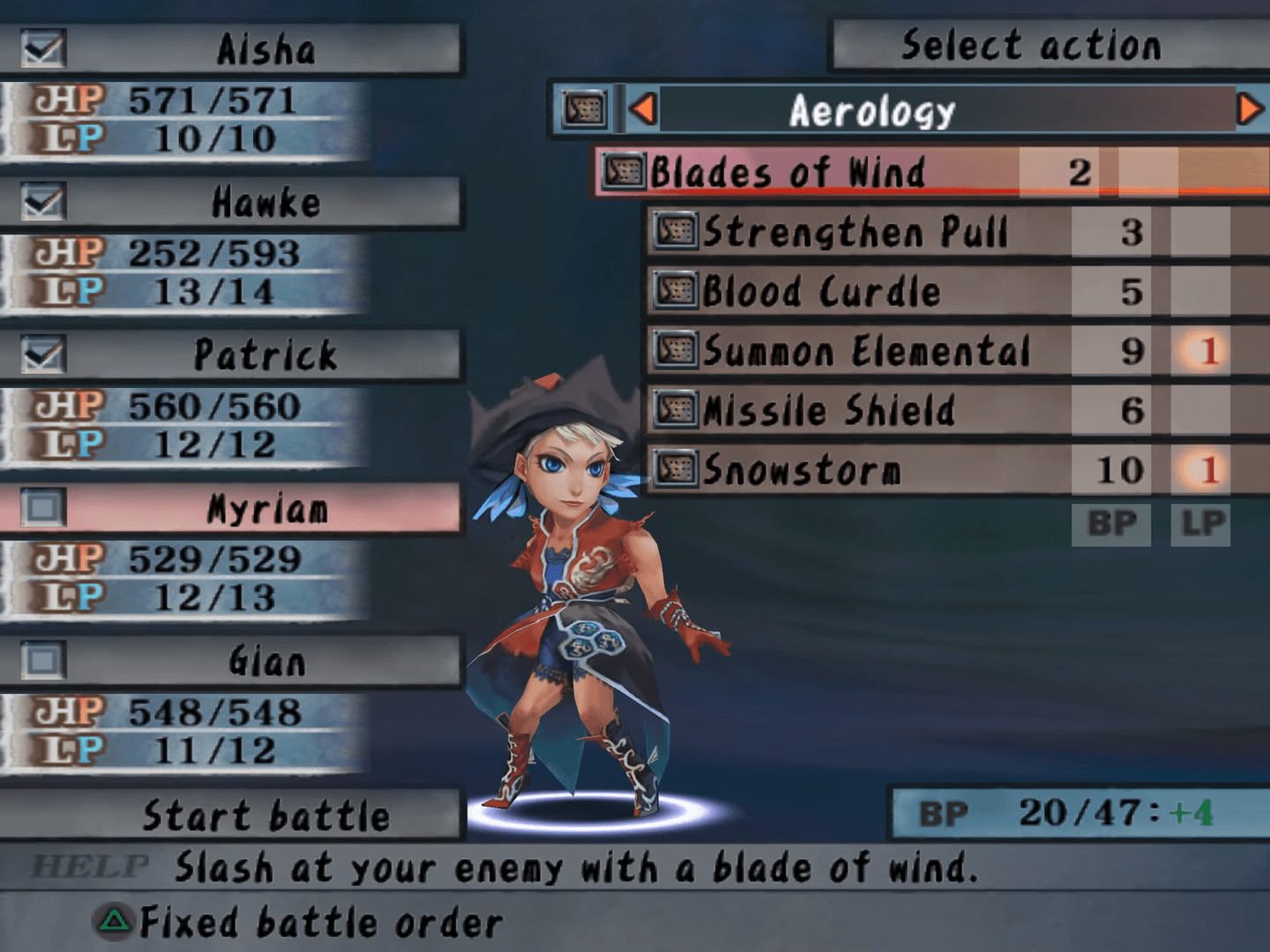
Task: Toggle Hawke's party checkbox
Action: 42,203
